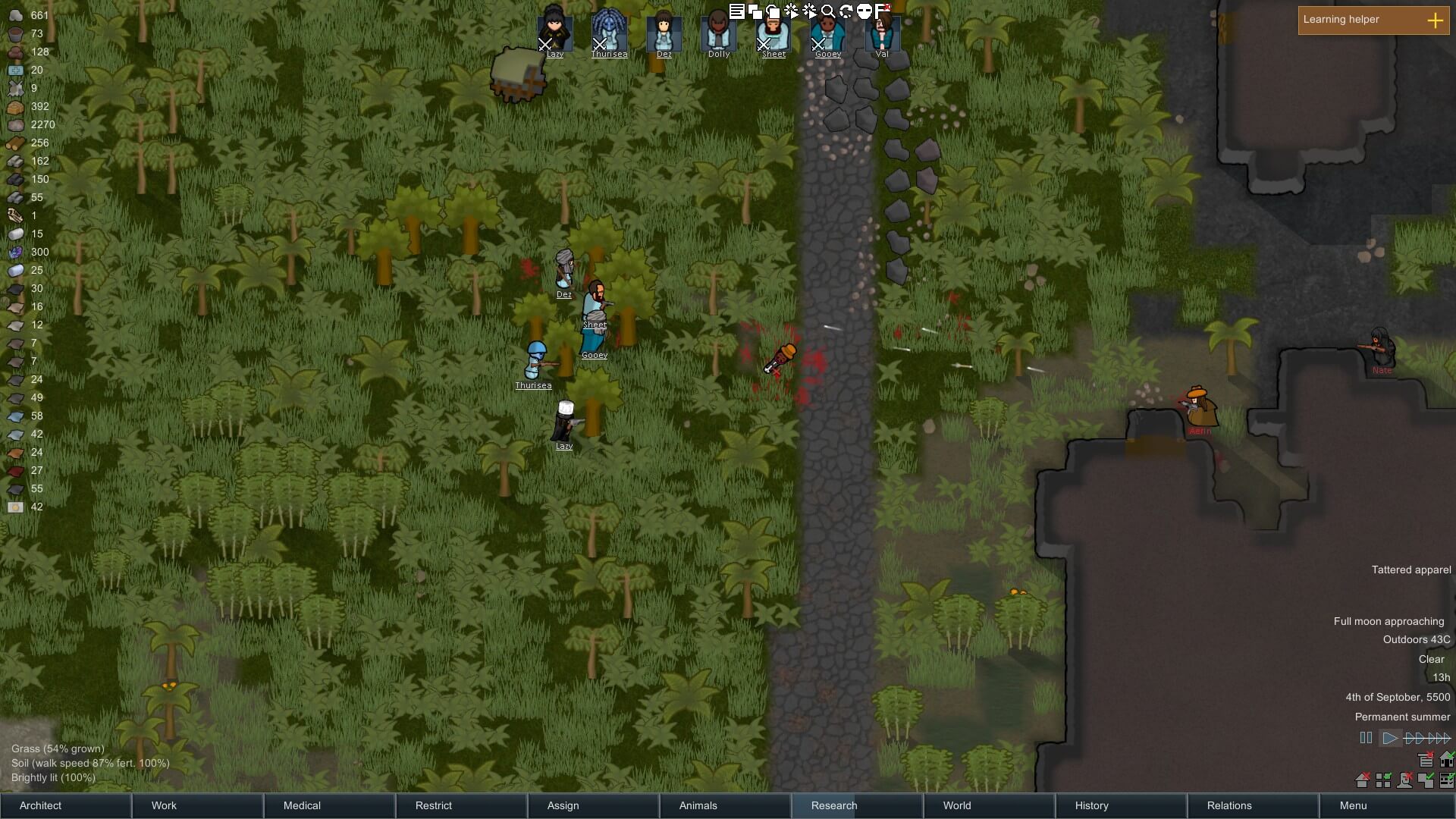Screen dimensions: 1456x819
Task: Switch to the World view
Action: click(x=956, y=805)
